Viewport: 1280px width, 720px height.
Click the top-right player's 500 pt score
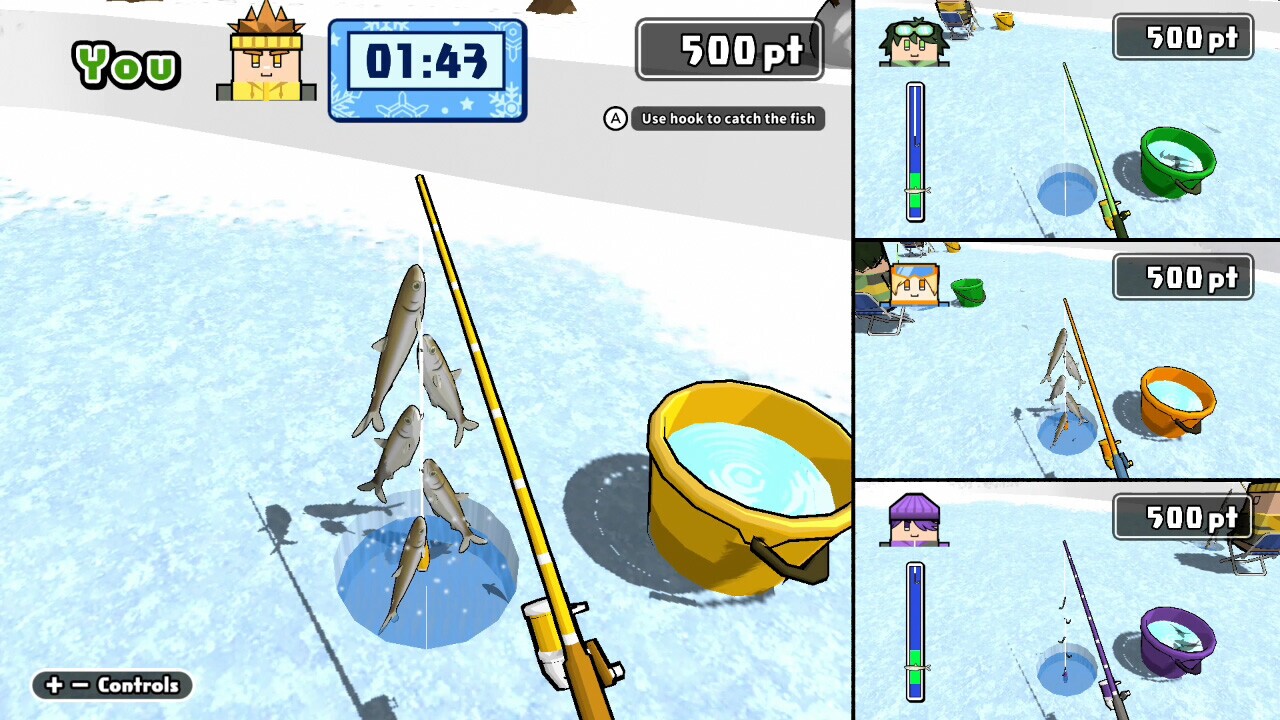click(1183, 37)
